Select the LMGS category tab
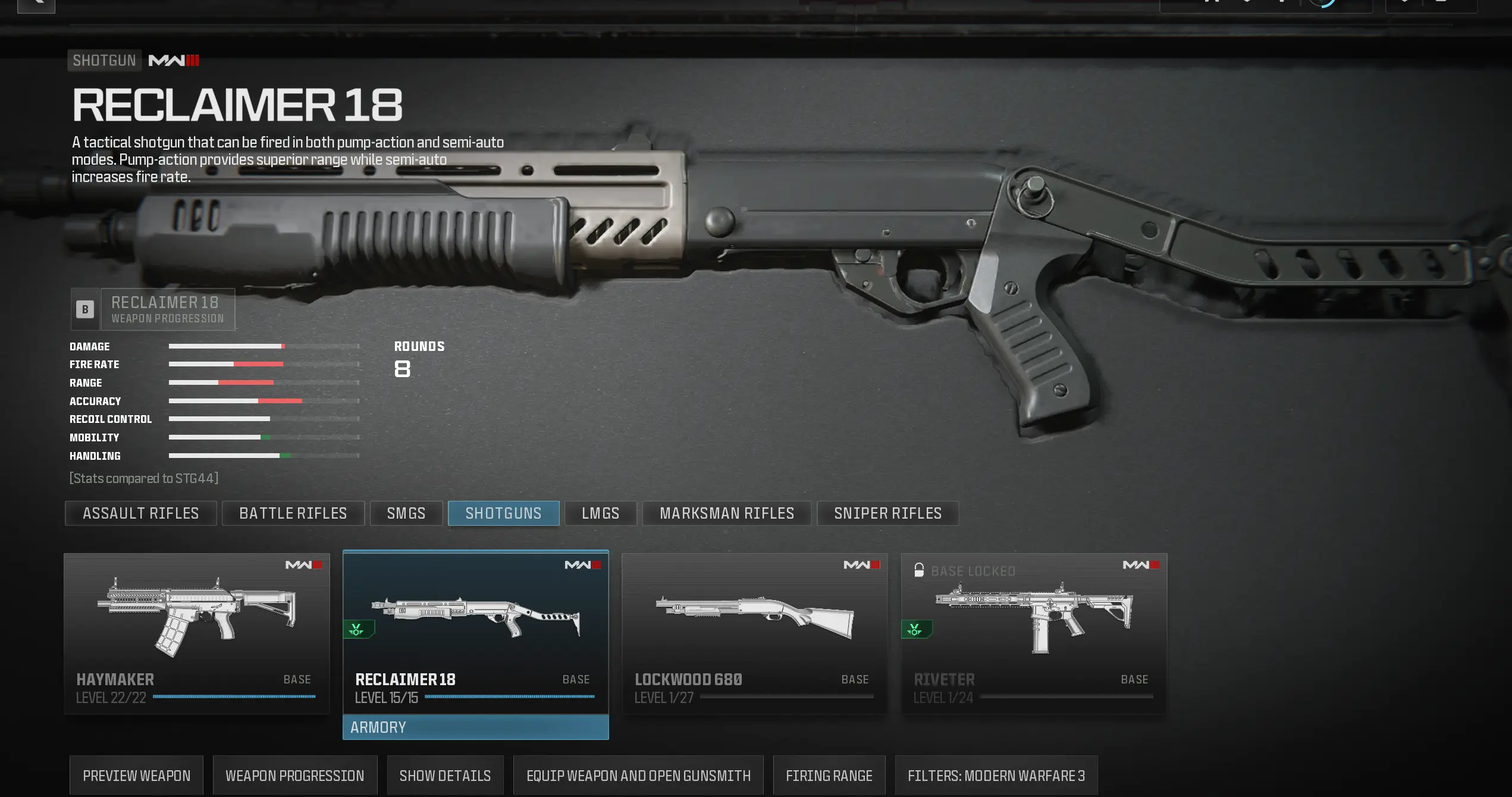The height and width of the screenshot is (797, 1512). 600,513
